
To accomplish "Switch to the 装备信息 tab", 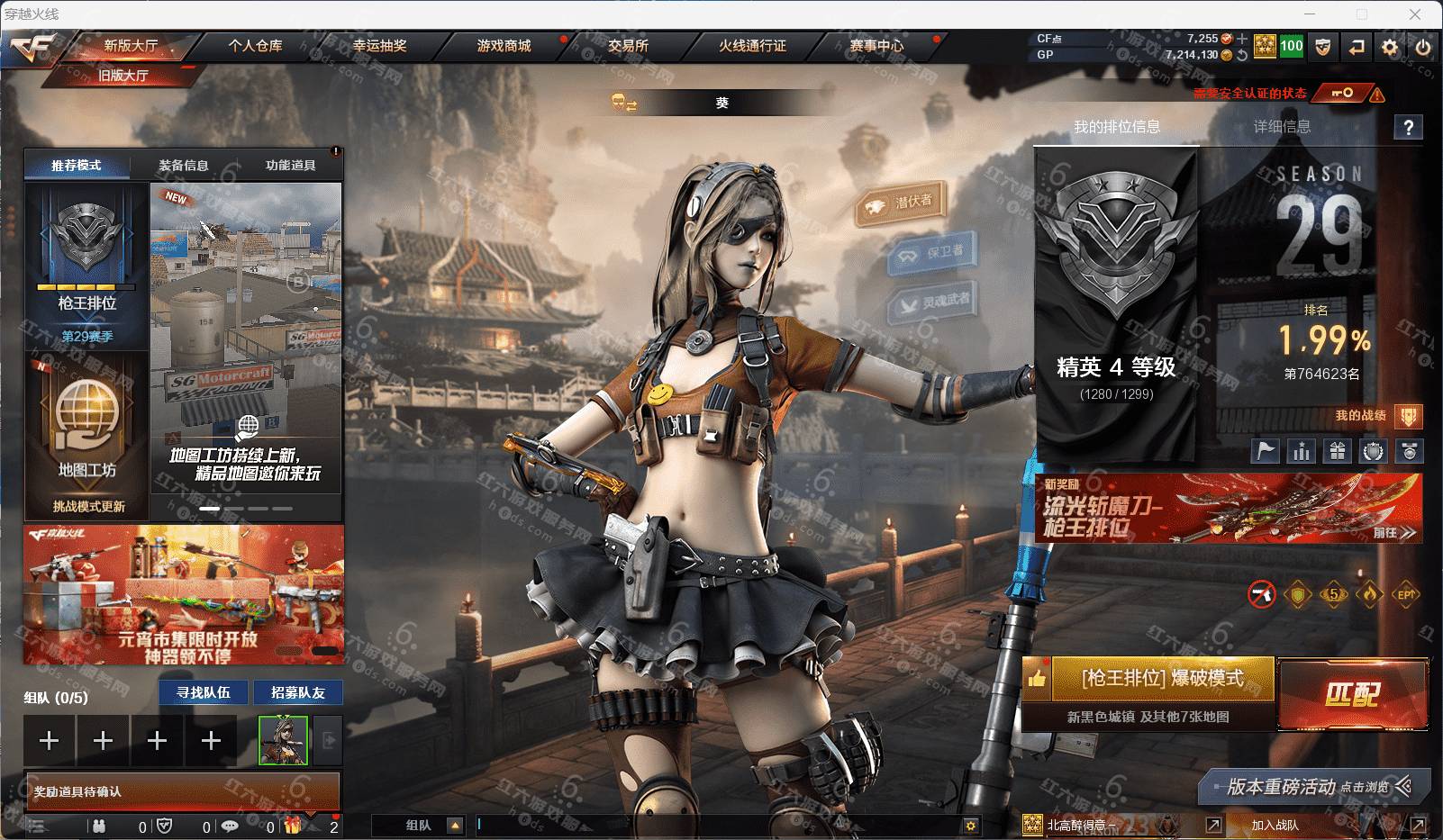I will click(184, 165).
